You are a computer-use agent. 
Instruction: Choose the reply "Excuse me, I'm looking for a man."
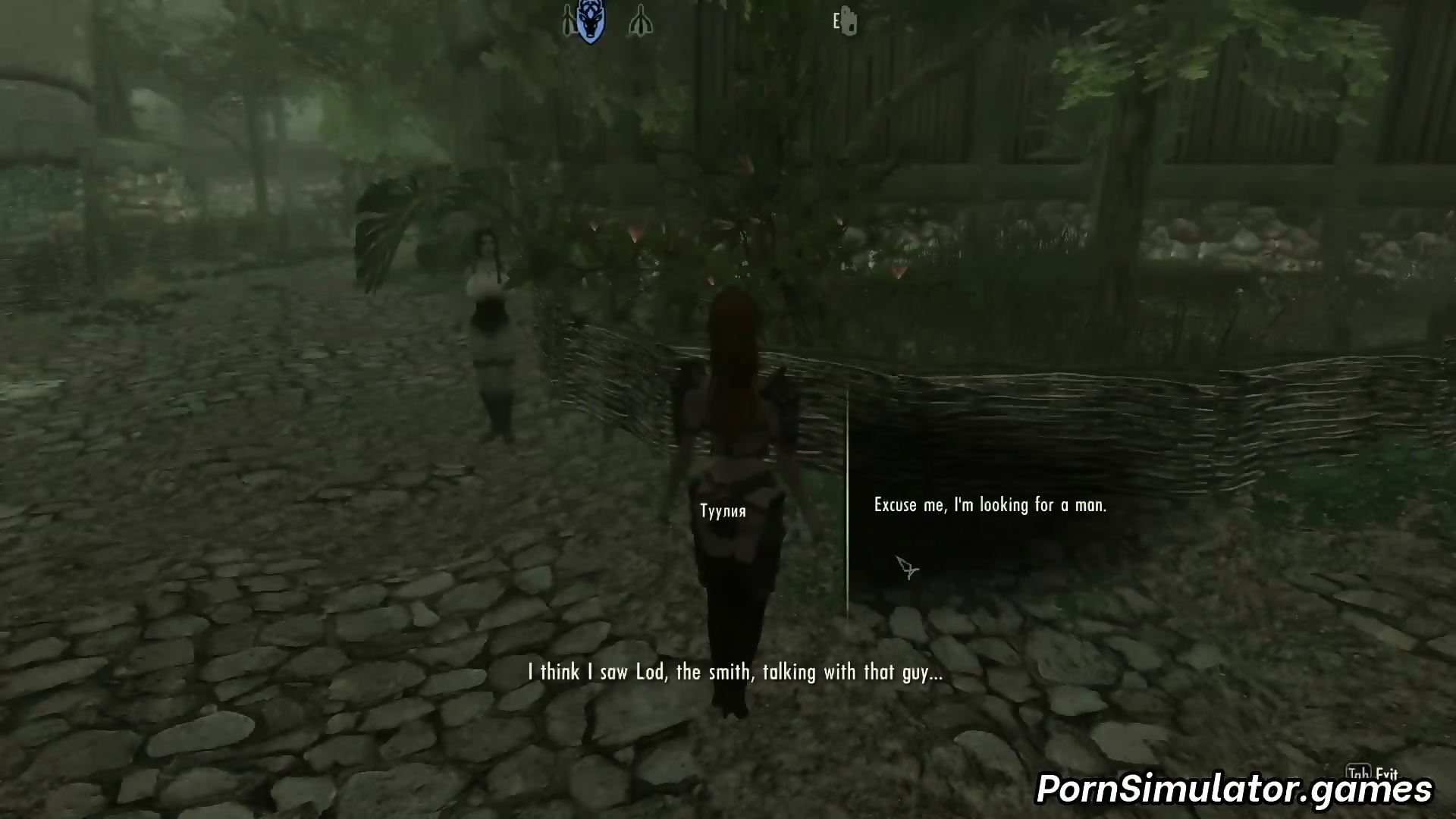pyautogui.click(x=990, y=505)
